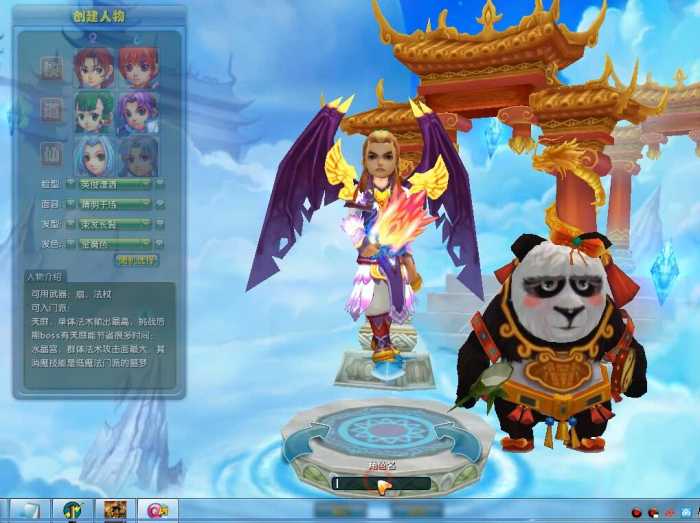Click the random selection button below 发色
The image size is (700, 523).
pos(136,261)
